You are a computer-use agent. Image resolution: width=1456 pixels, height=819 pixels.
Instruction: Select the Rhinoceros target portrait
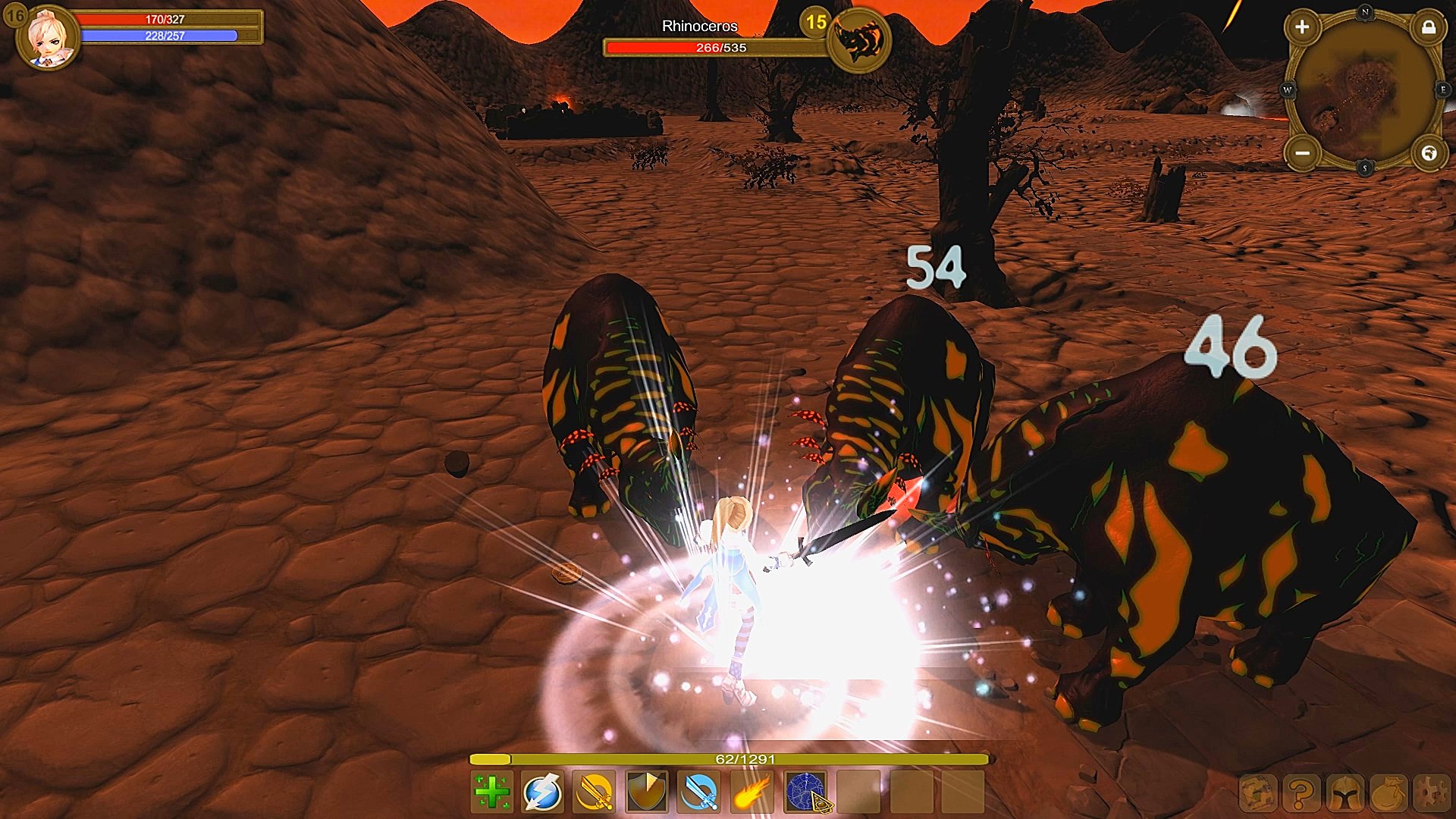[x=858, y=39]
